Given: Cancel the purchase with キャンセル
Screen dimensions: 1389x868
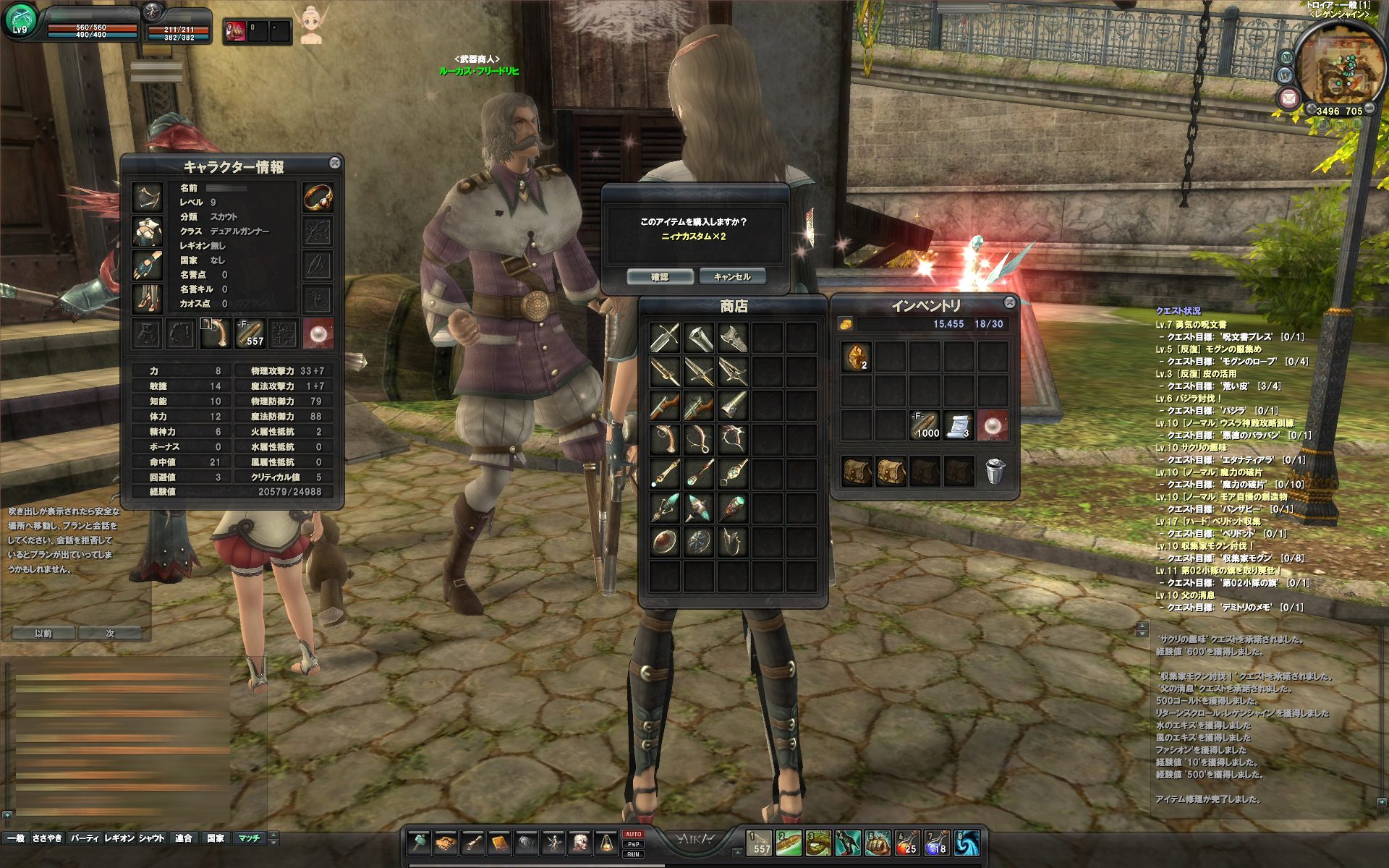Looking at the screenshot, I should (x=731, y=277).
